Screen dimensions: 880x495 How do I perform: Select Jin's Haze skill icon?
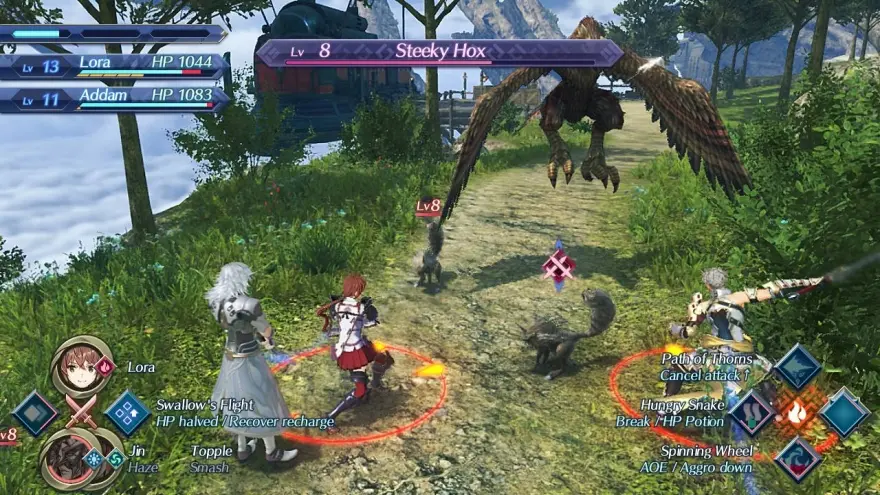pos(94,459)
